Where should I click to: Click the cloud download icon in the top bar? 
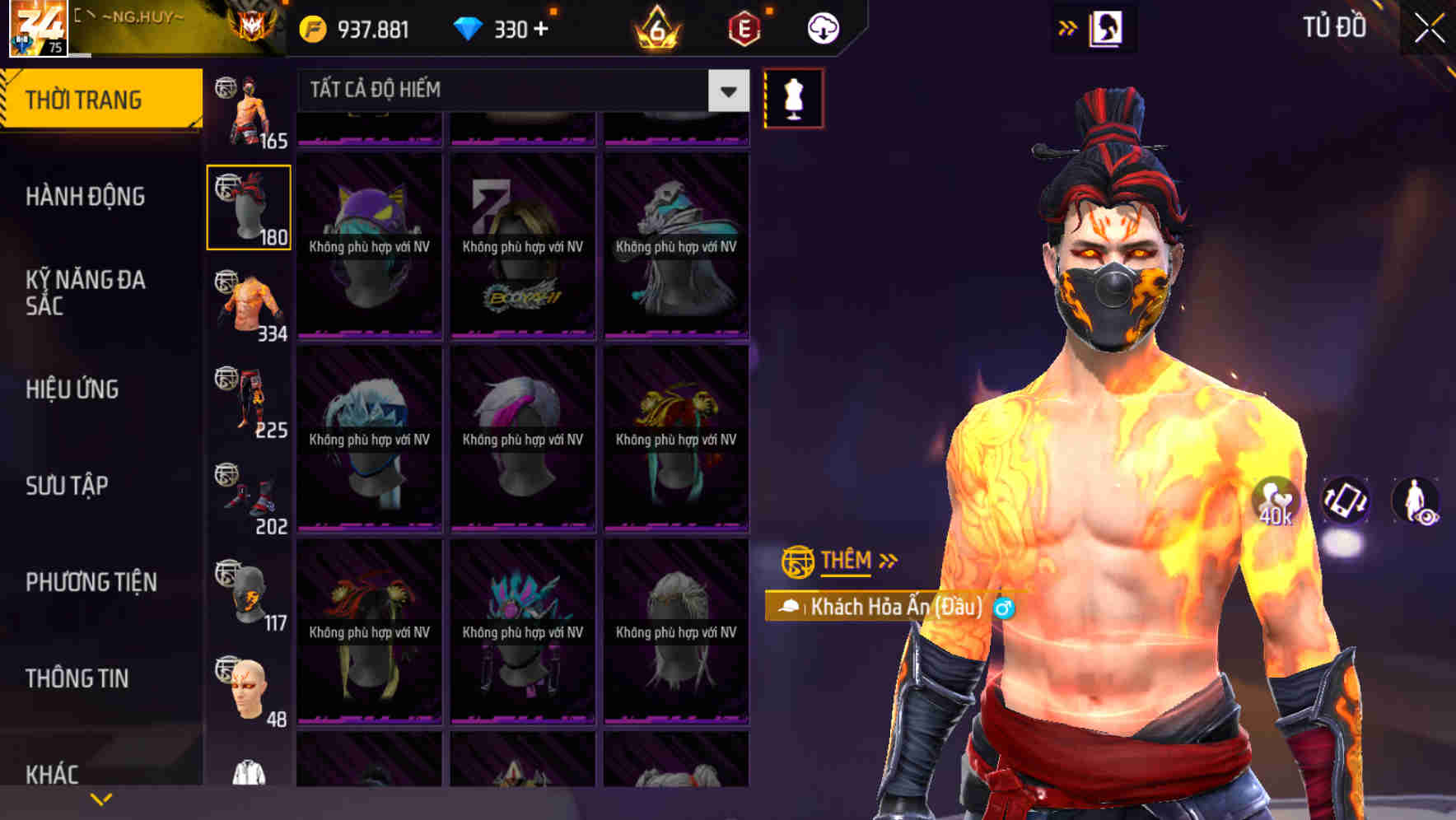(x=822, y=27)
